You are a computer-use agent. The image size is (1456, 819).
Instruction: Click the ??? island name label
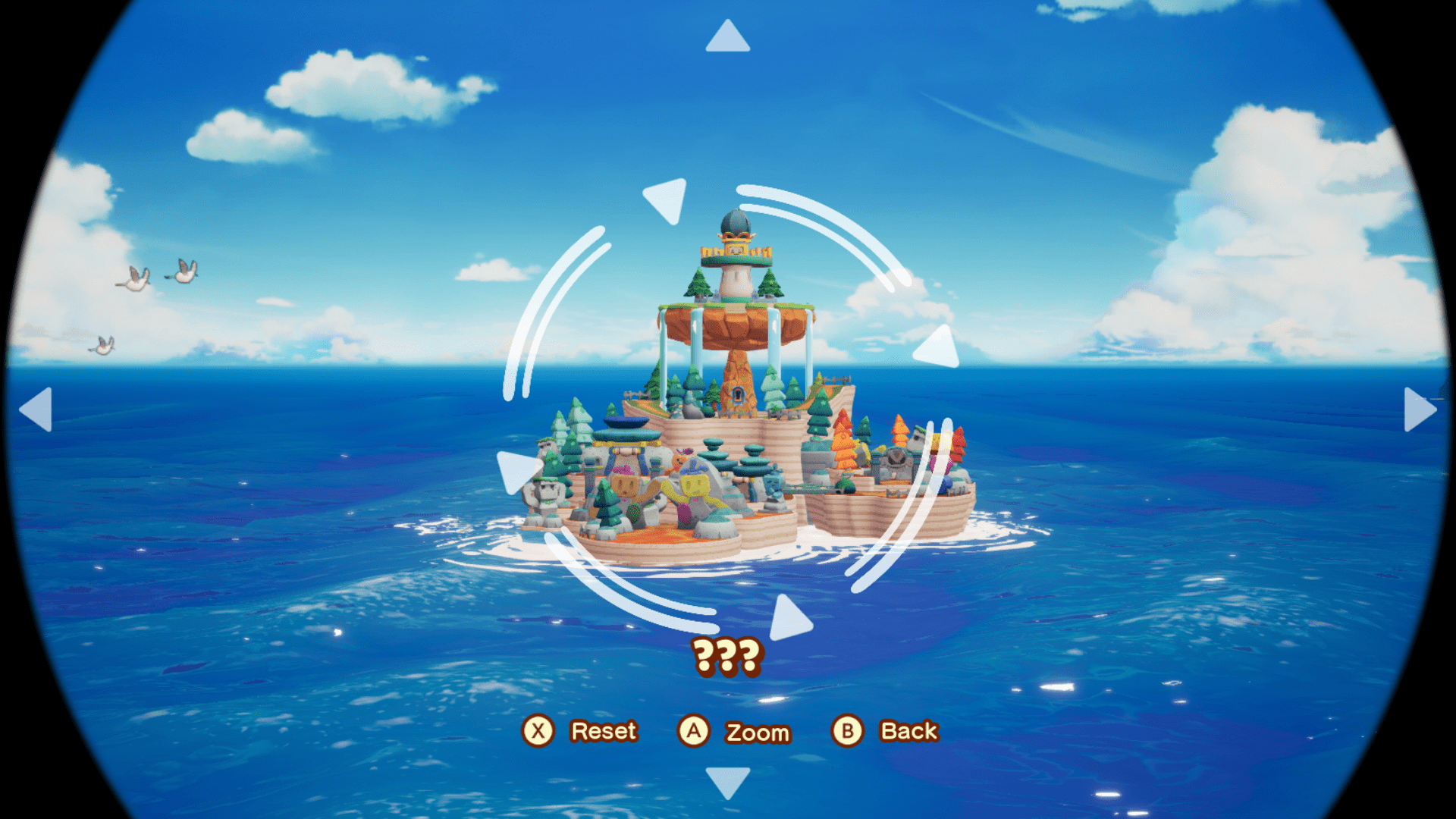(728, 657)
